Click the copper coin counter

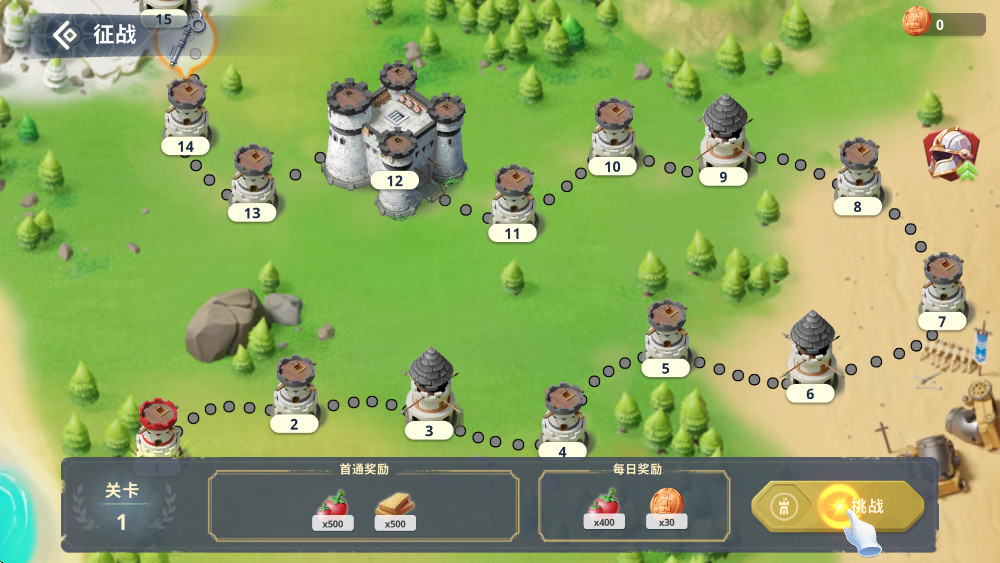pos(940,25)
